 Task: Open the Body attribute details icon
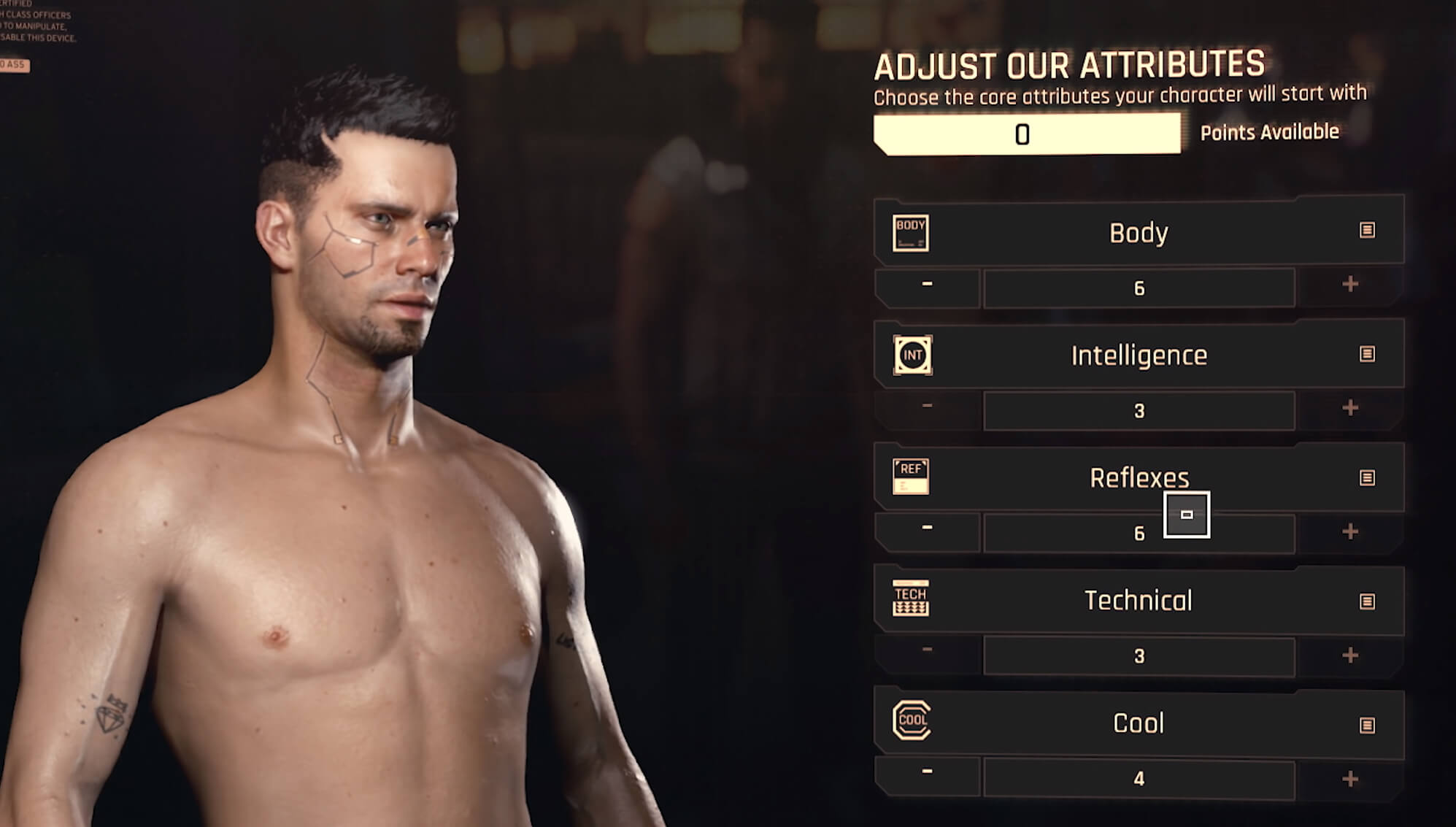click(1367, 231)
